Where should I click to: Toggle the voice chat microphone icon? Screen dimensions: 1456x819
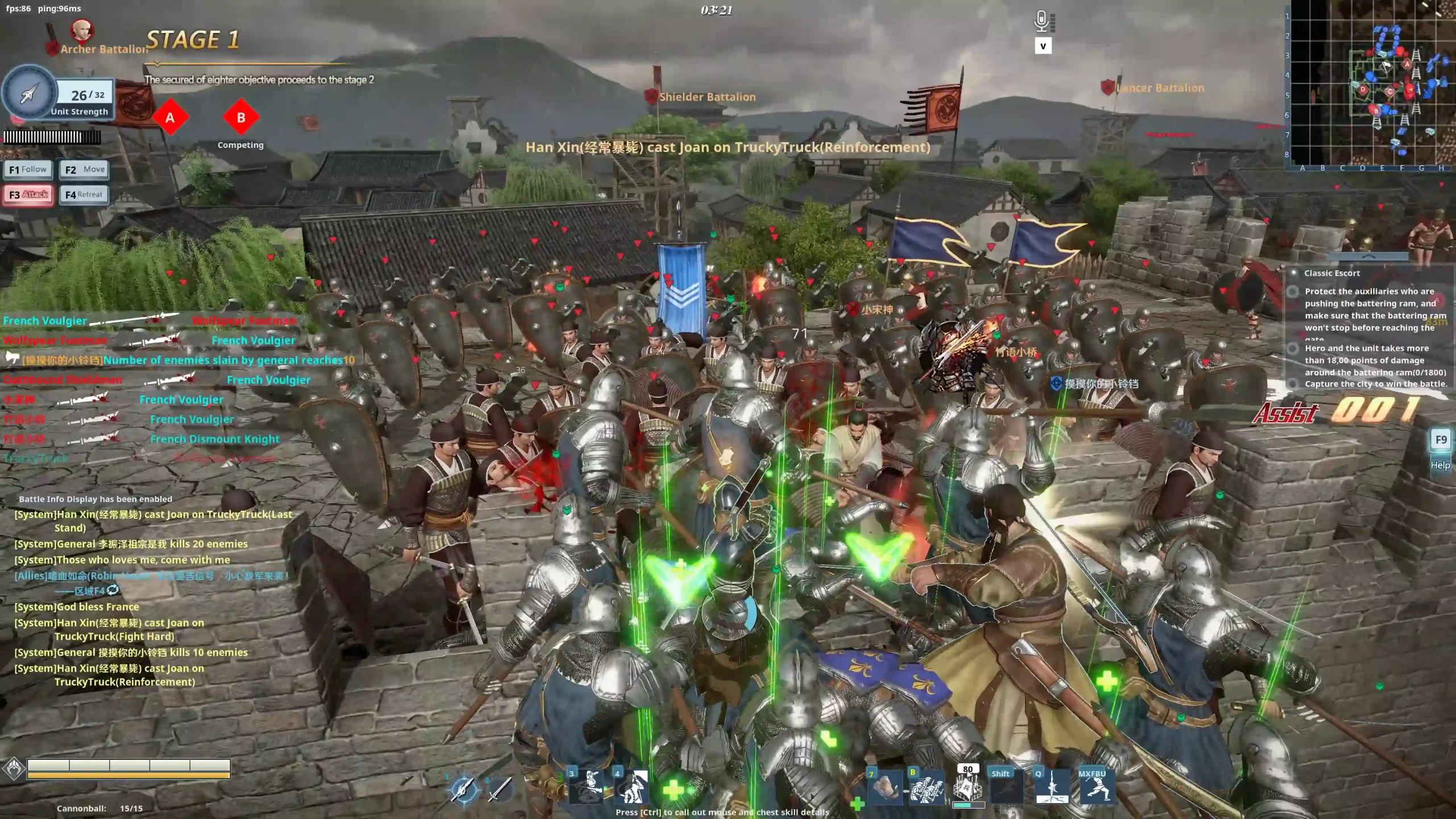[1041, 22]
